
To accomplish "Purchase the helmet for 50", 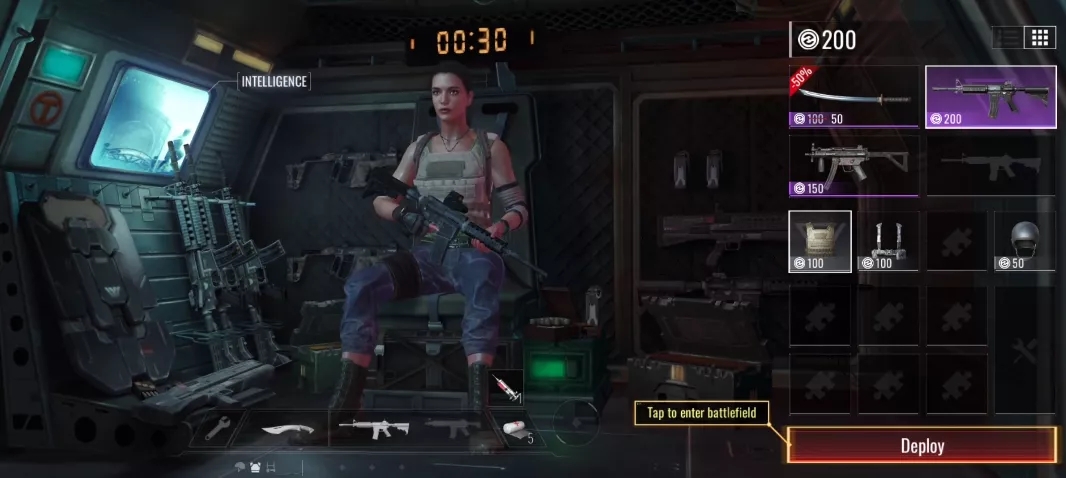I will click(1024, 241).
